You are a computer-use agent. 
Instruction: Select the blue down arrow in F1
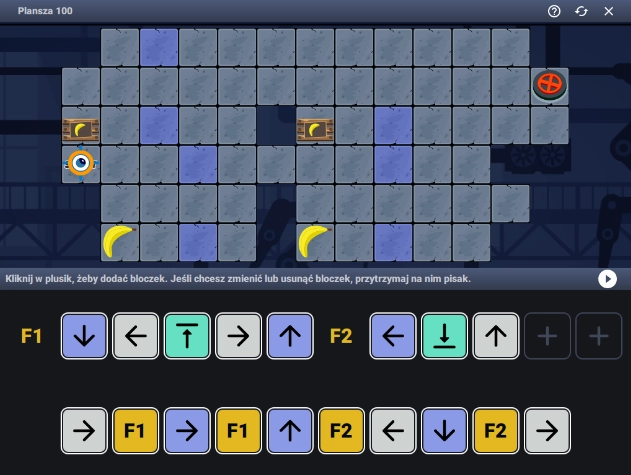pyautogui.click(x=85, y=336)
